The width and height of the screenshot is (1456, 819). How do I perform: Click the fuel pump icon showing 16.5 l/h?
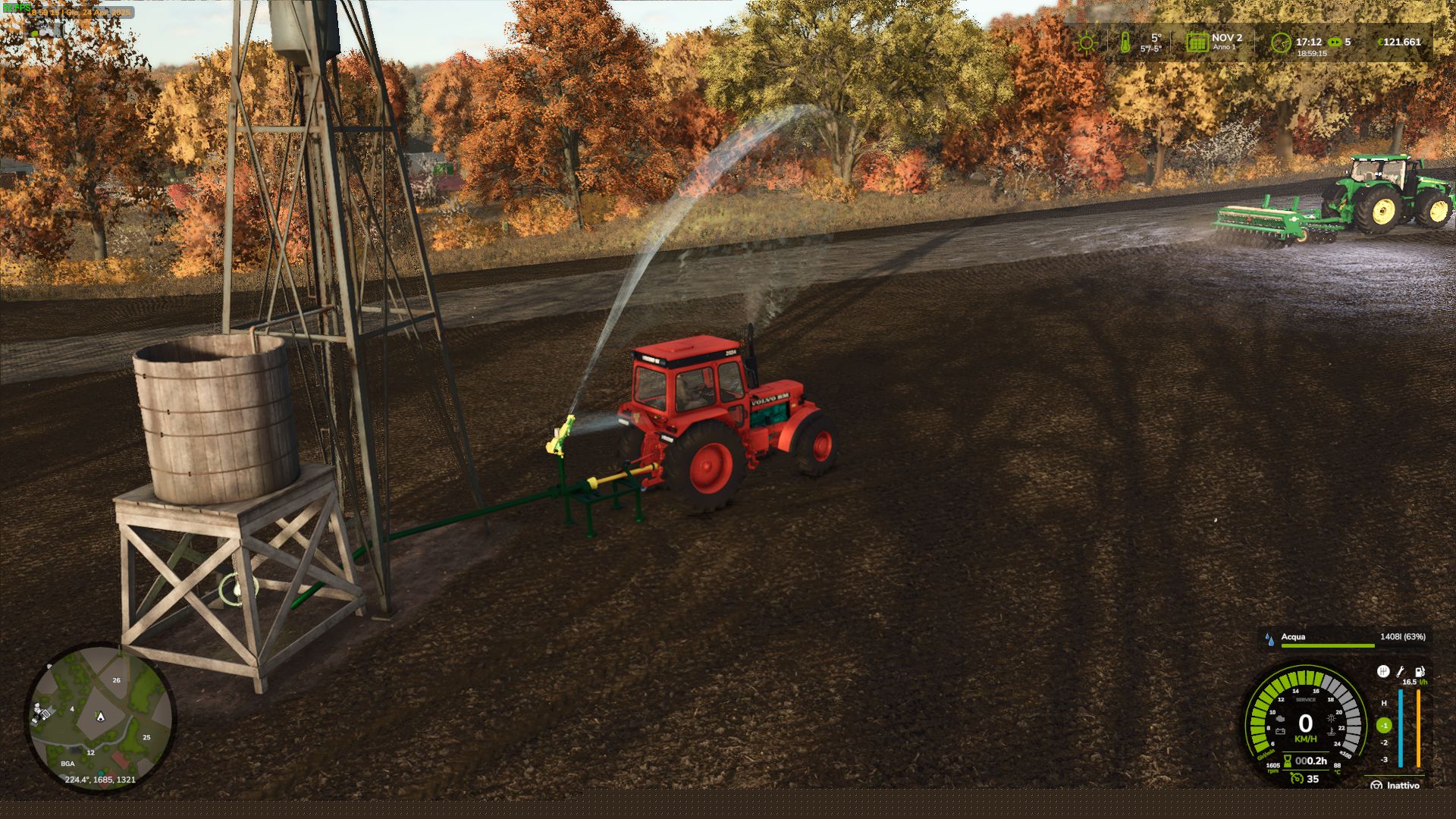1419,673
